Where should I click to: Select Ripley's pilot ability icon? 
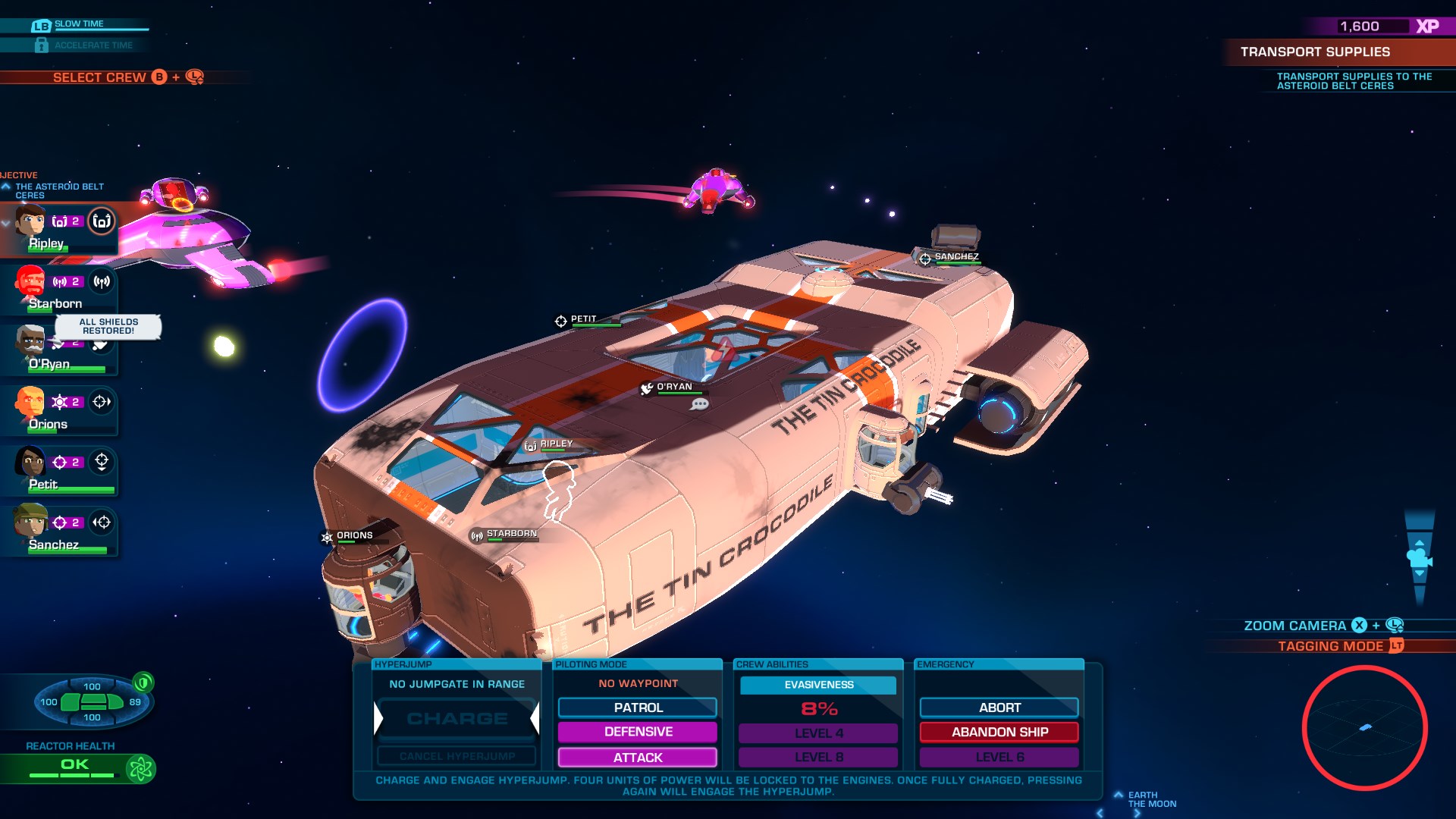point(100,222)
